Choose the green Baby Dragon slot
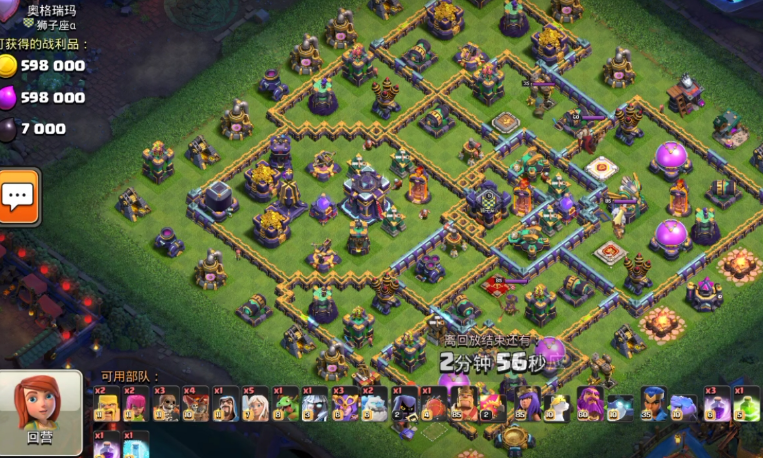The height and width of the screenshot is (458, 763). [285, 403]
